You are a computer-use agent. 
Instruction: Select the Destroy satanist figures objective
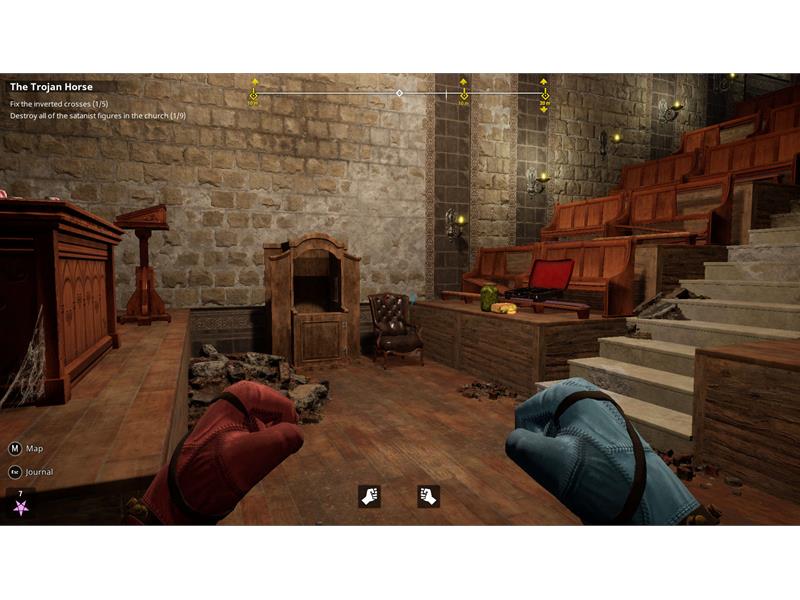97,116
